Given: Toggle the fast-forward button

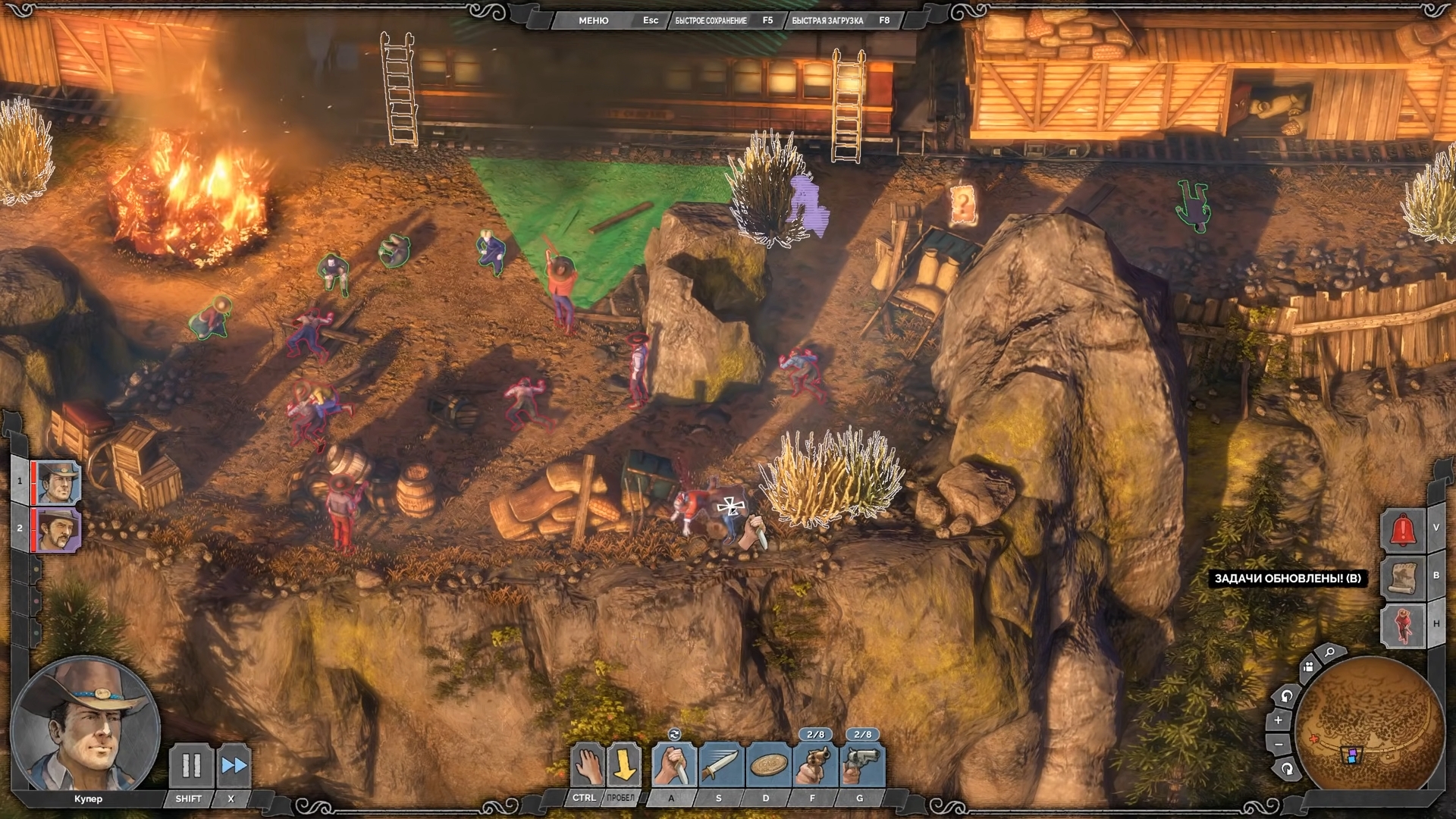Looking at the screenshot, I should coord(234,766).
